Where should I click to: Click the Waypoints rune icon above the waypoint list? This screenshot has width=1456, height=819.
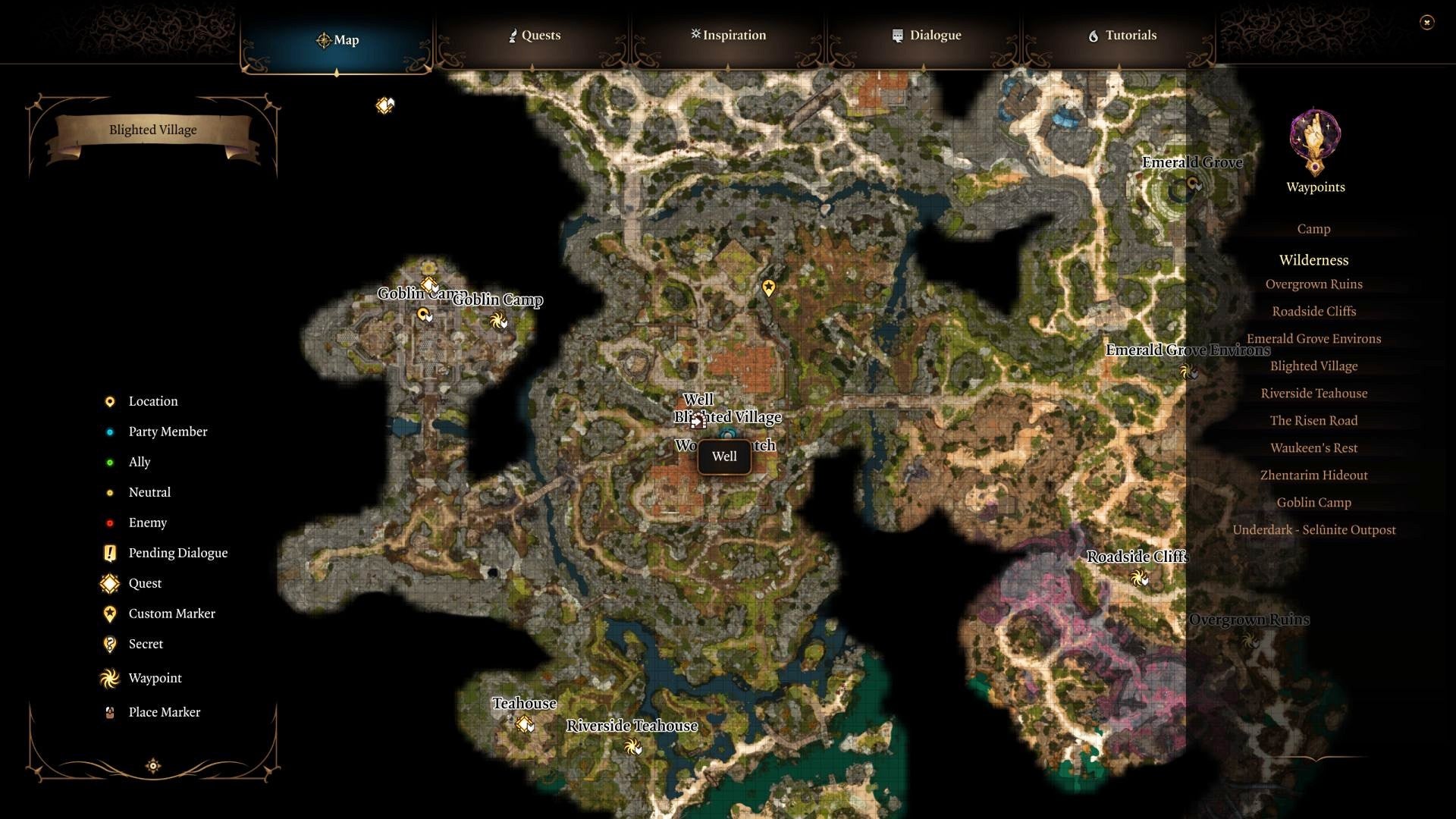pos(1314,144)
